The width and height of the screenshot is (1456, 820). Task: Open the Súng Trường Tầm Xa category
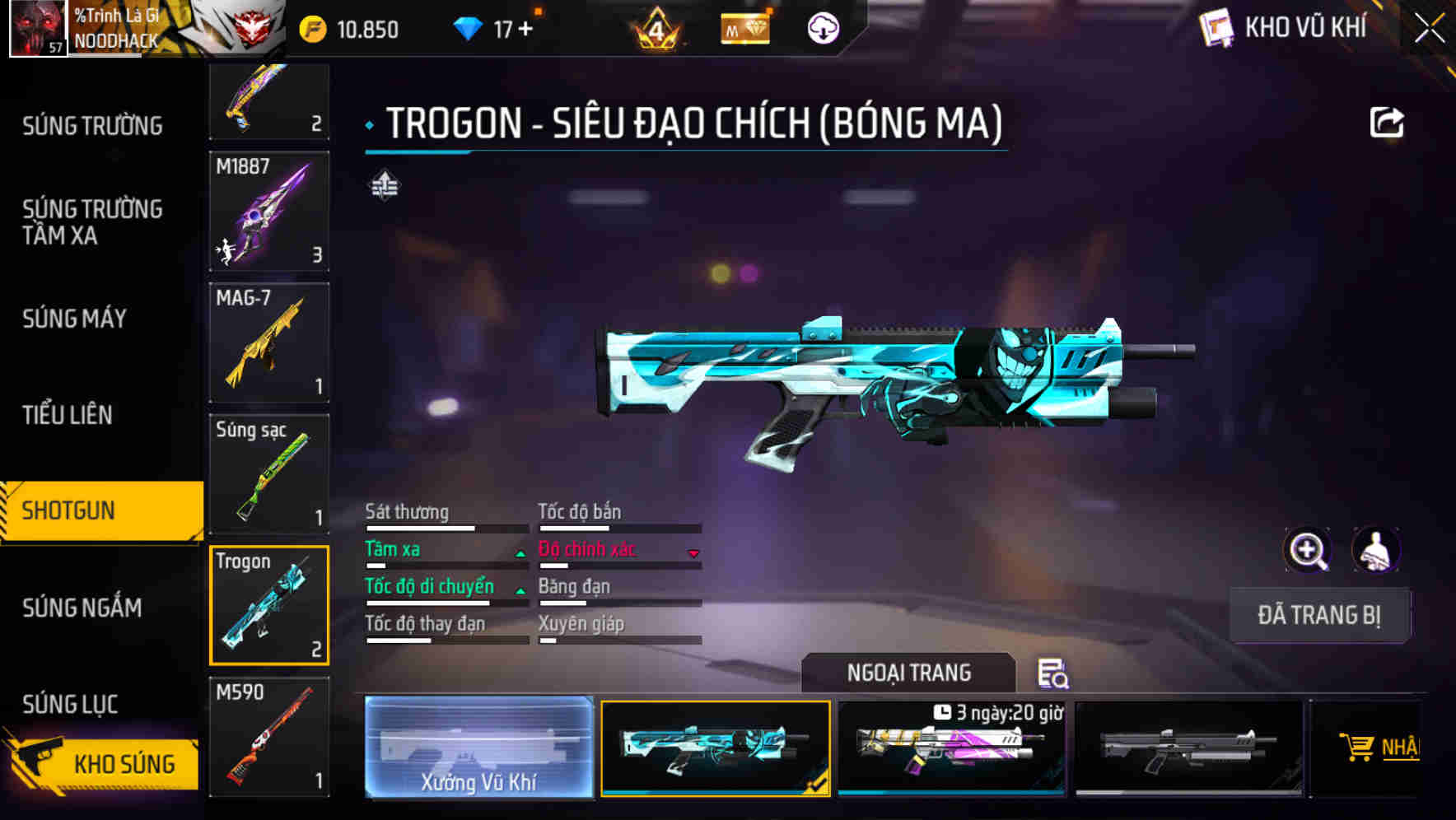tap(92, 222)
